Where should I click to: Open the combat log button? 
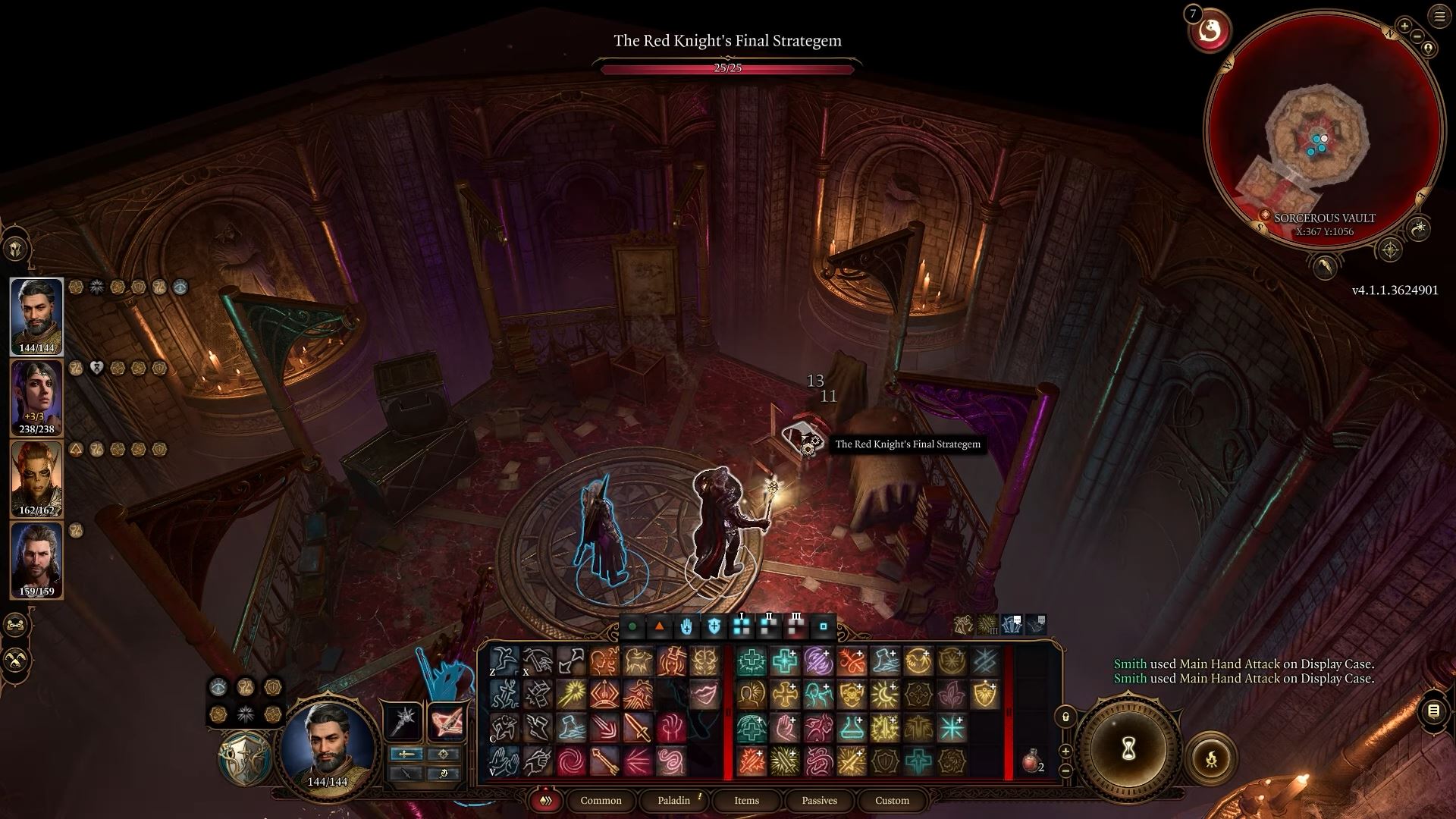pyautogui.click(x=1433, y=711)
